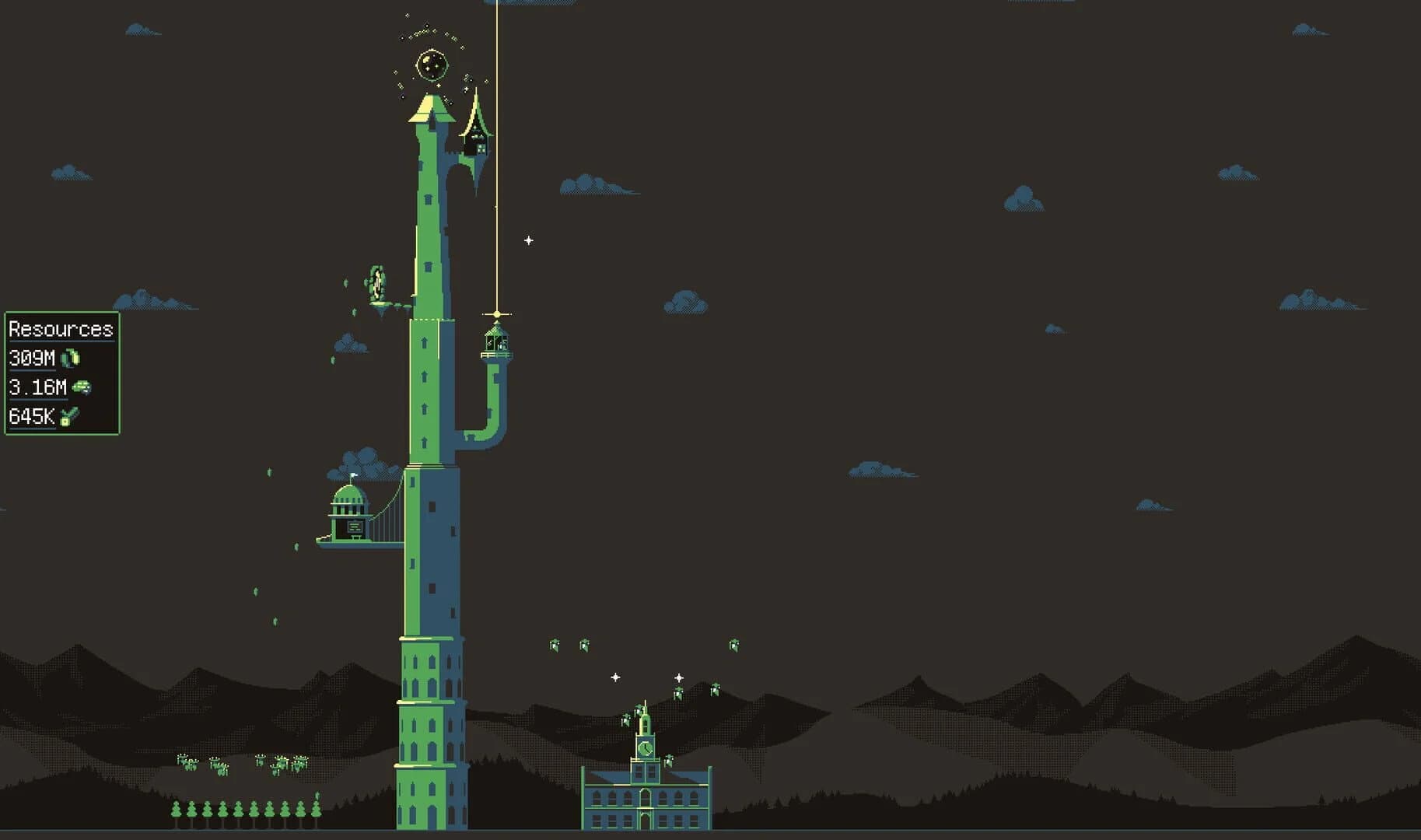Viewport: 1421px width, 840px height.
Task: Click the dark moon orb circled by stars
Action: click(x=432, y=65)
